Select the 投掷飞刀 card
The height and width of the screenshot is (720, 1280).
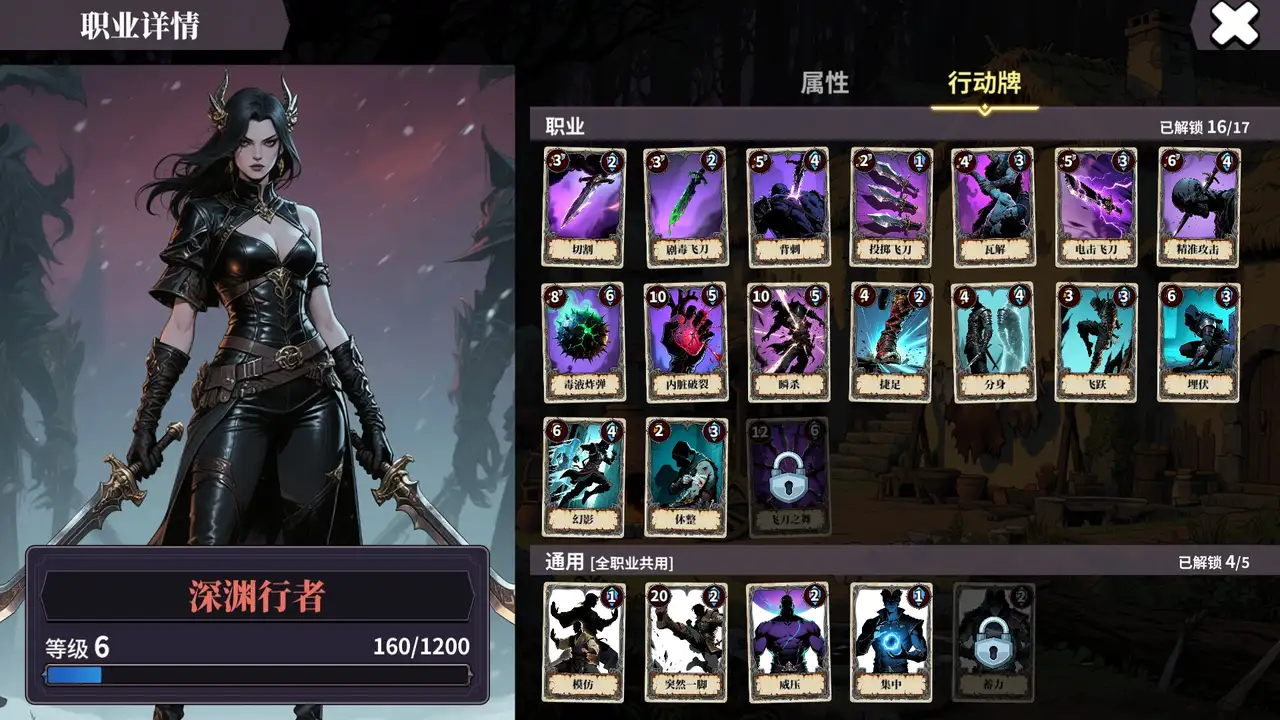(890, 205)
